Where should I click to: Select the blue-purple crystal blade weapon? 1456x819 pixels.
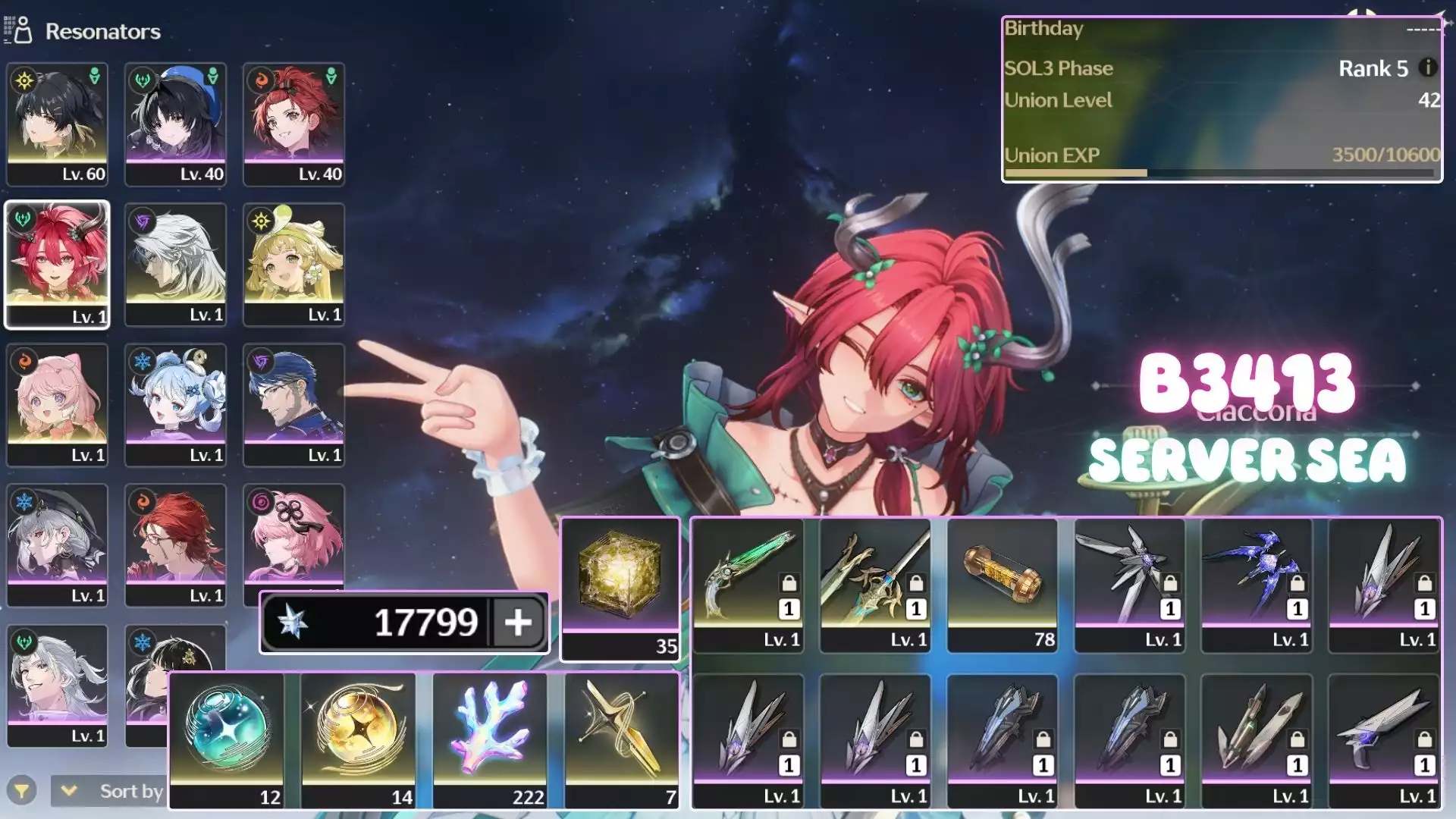pos(1257,584)
